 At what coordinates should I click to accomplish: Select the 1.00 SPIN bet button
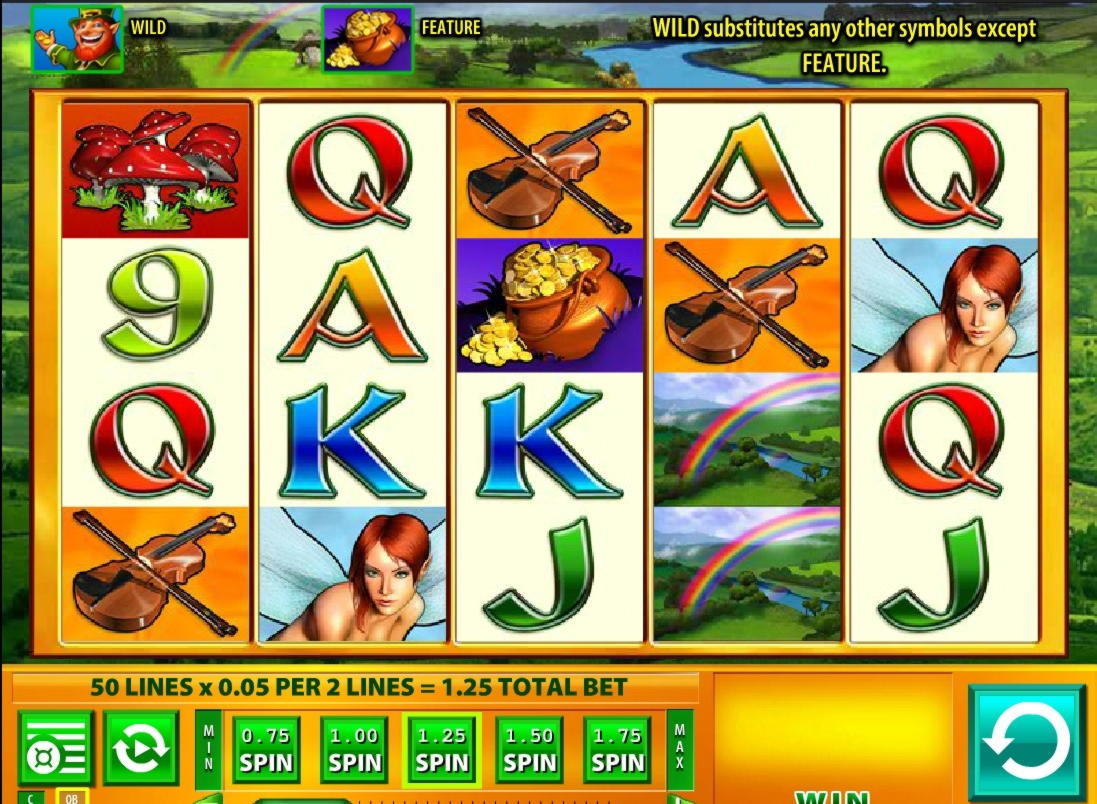pyautogui.click(x=354, y=750)
